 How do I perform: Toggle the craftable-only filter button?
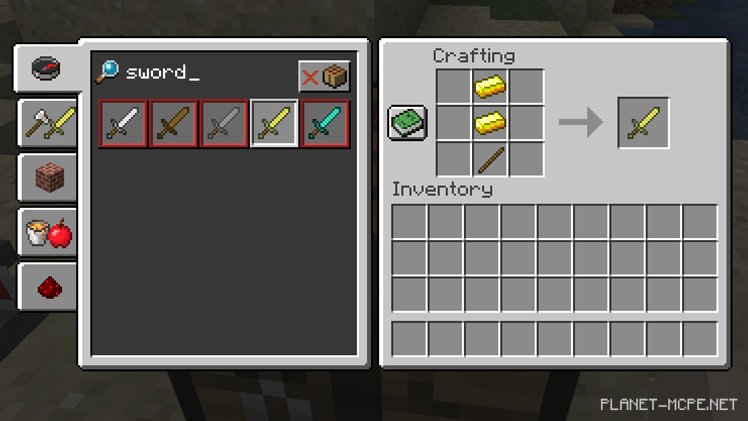(324, 76)
